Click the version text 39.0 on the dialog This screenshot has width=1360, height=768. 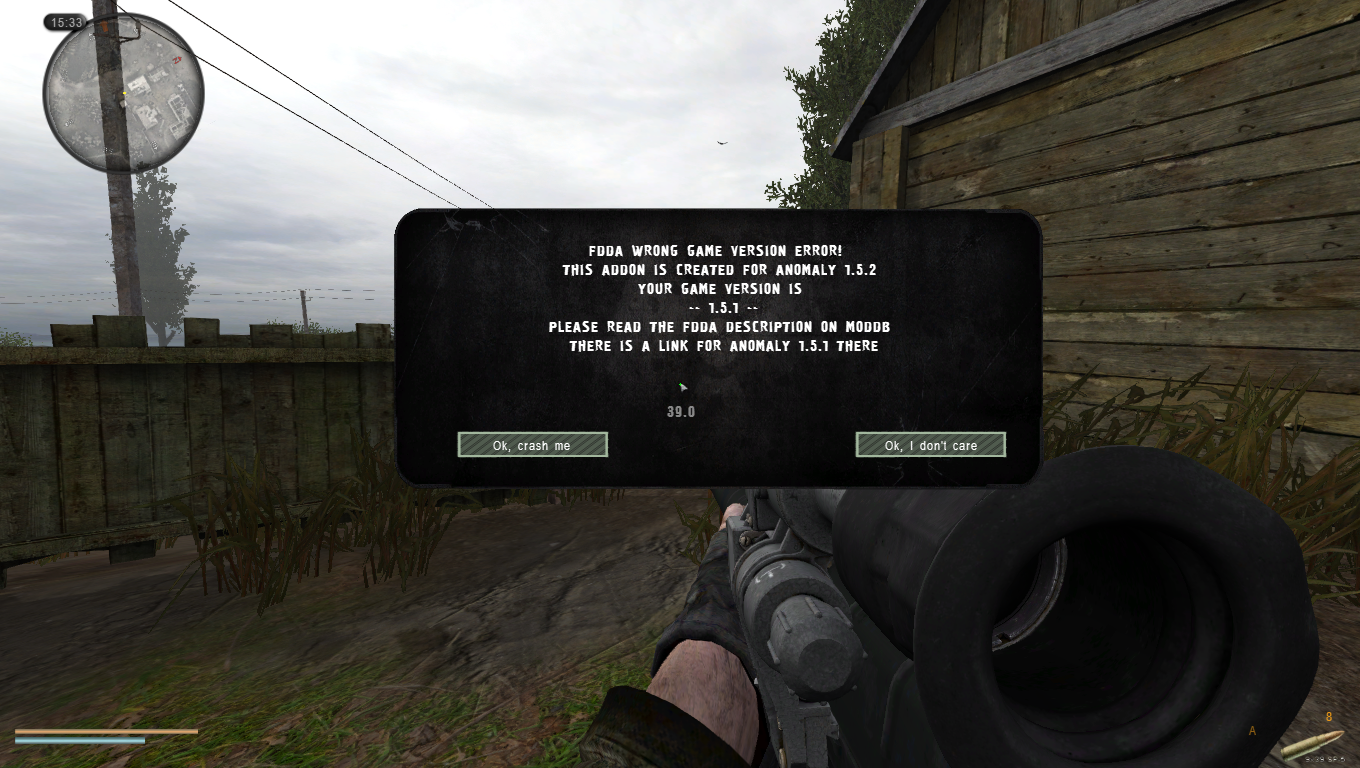680,410
